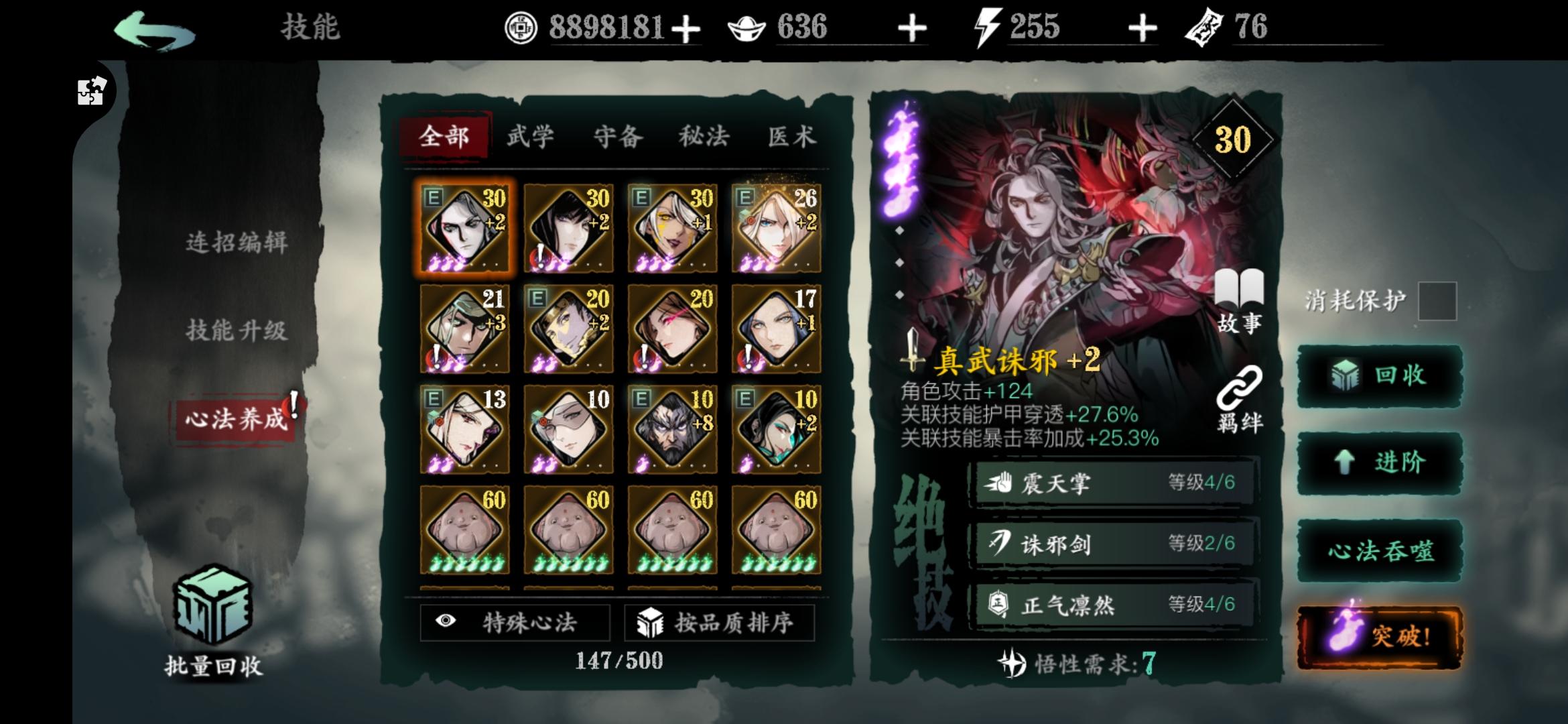This screenshot has height=724, width=1568.
Task: Open the puzzle piece event icon
Action: (x=90, y=91)
